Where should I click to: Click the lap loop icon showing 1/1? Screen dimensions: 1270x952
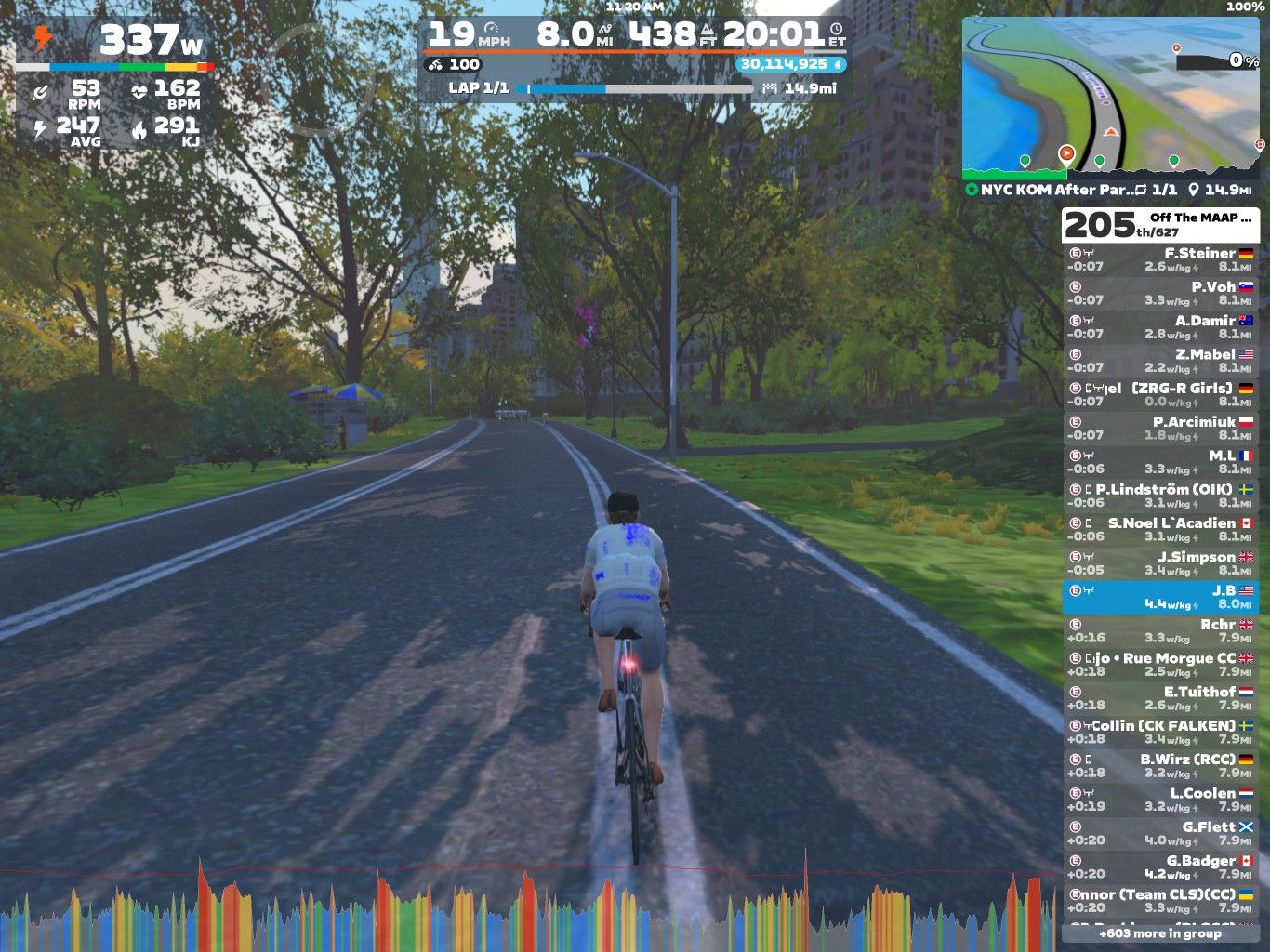(1142, 189)
